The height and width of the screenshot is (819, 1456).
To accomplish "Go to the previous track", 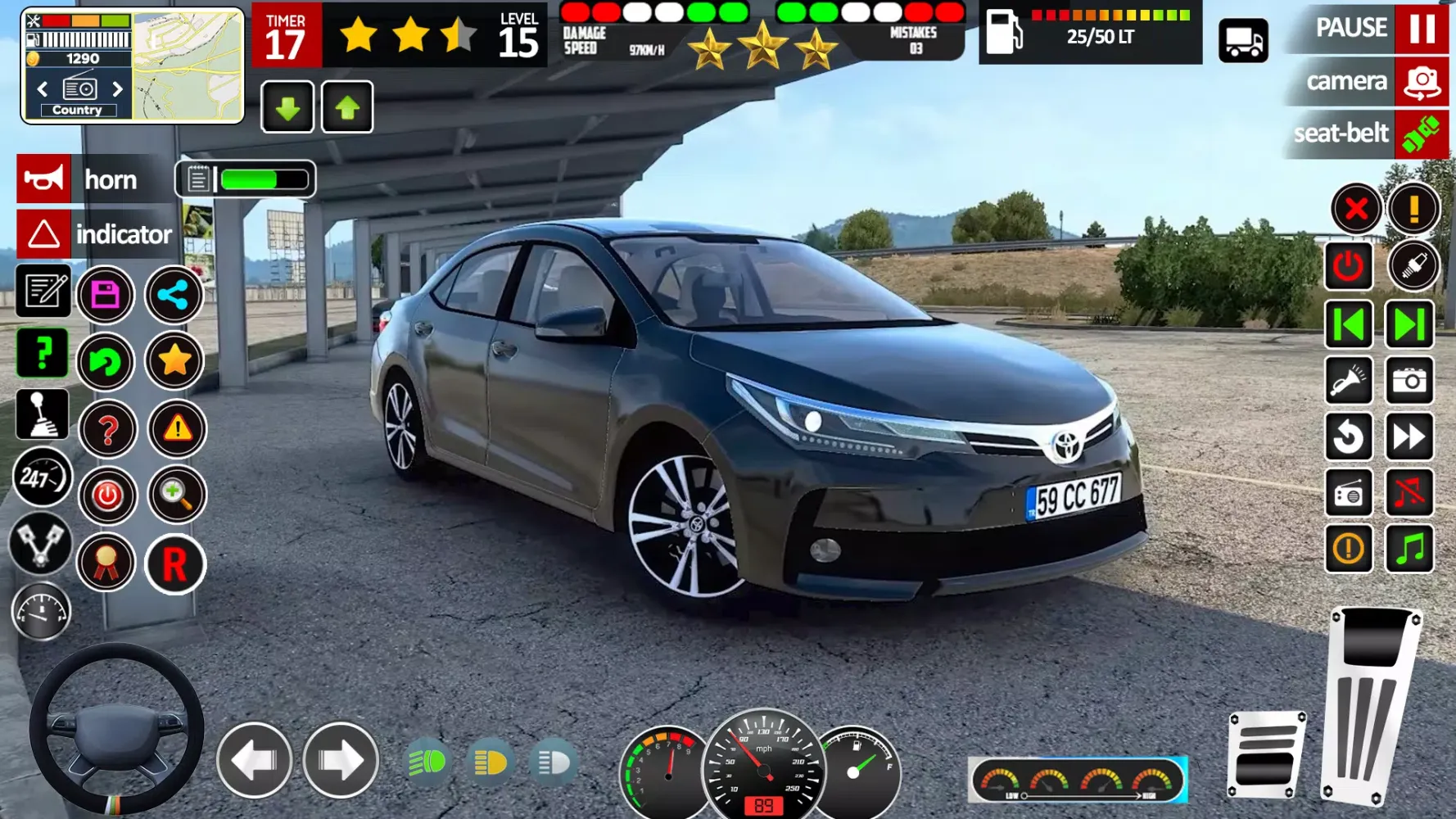I will pyautogui.click(x=1349, y=325).
